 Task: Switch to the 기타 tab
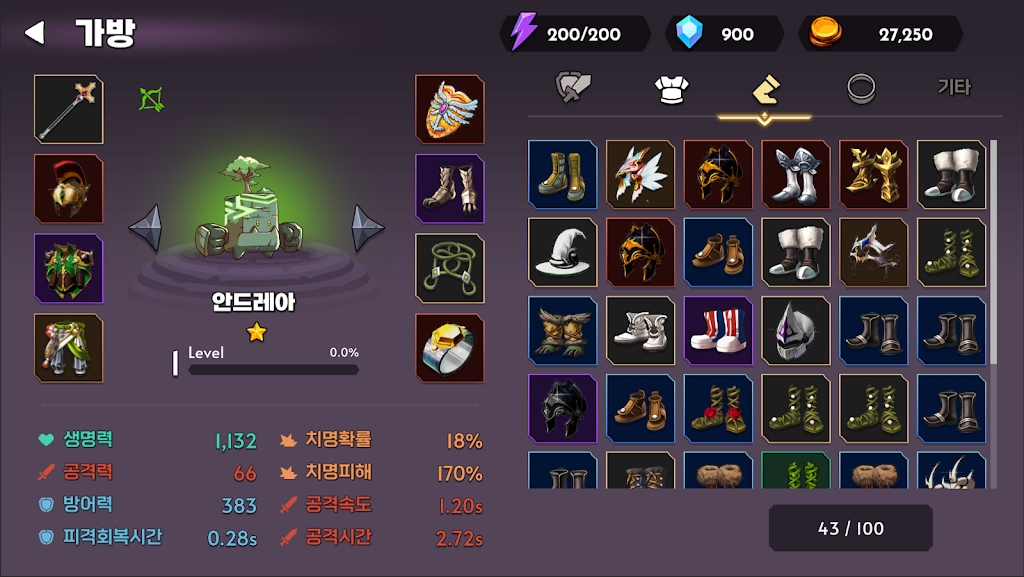[953, 88]
